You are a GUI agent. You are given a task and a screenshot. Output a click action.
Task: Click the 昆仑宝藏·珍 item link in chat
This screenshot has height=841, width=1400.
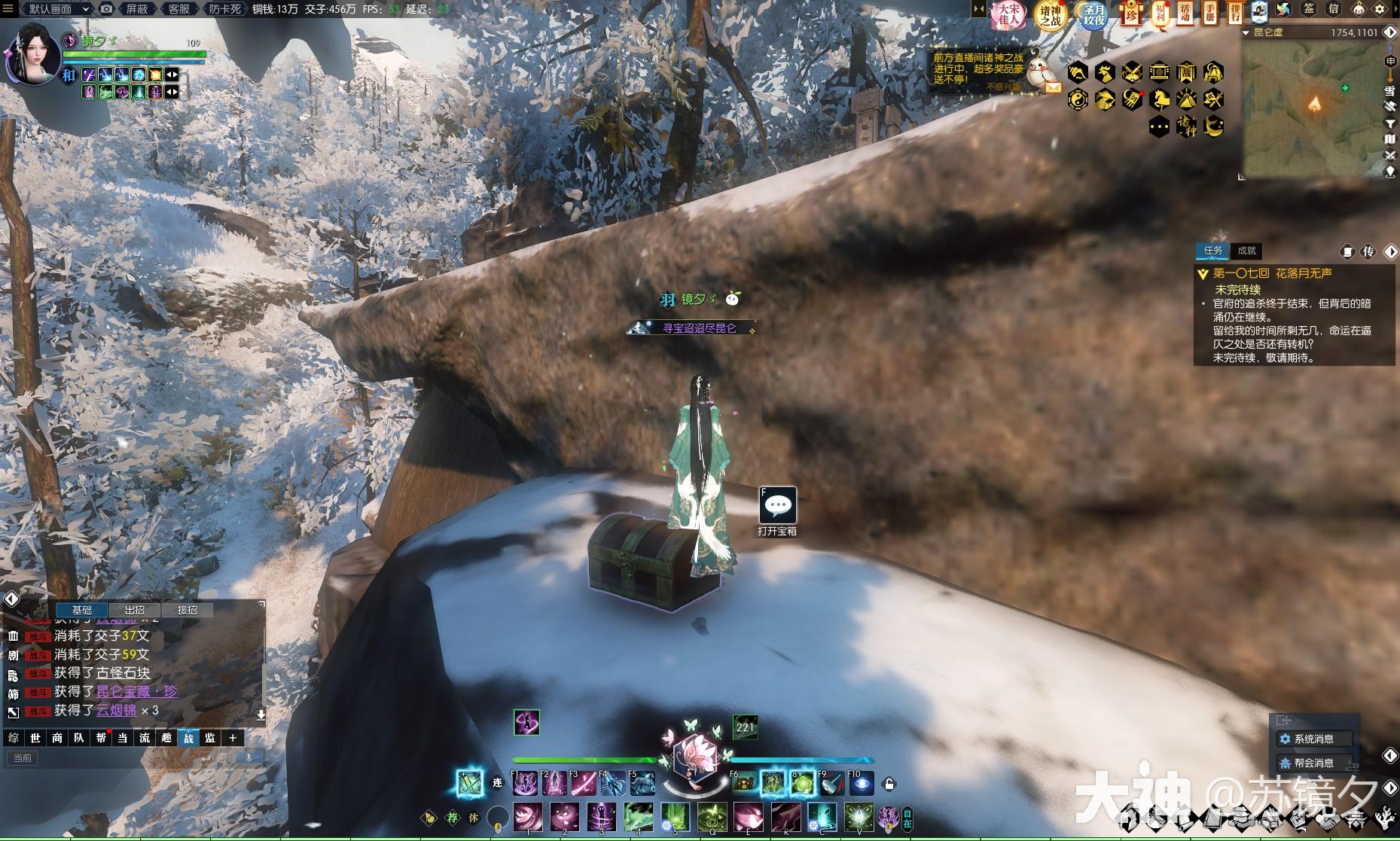(x=136, y=691)
